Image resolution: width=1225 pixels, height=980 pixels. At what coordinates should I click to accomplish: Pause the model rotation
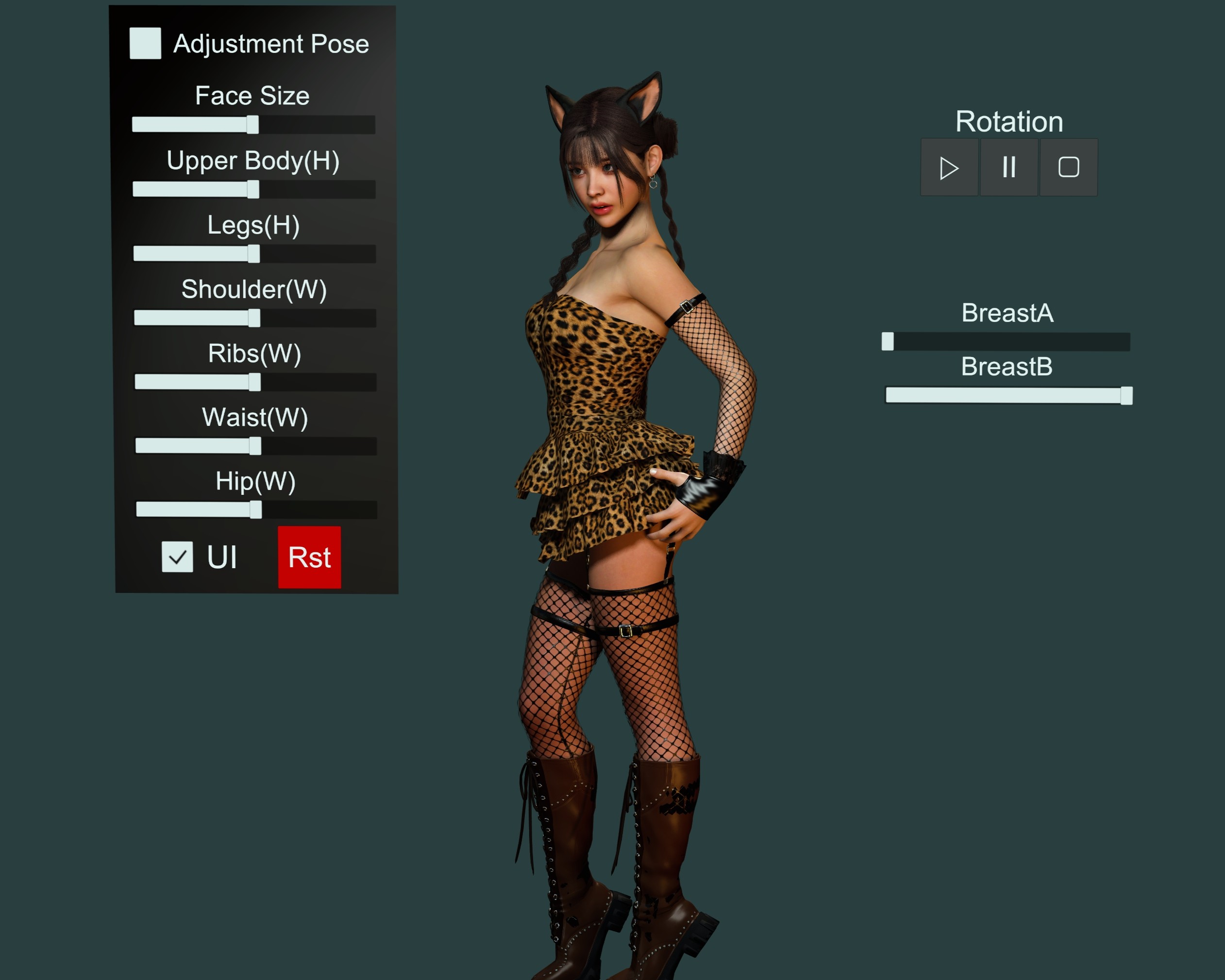(x=1008, y=168)
